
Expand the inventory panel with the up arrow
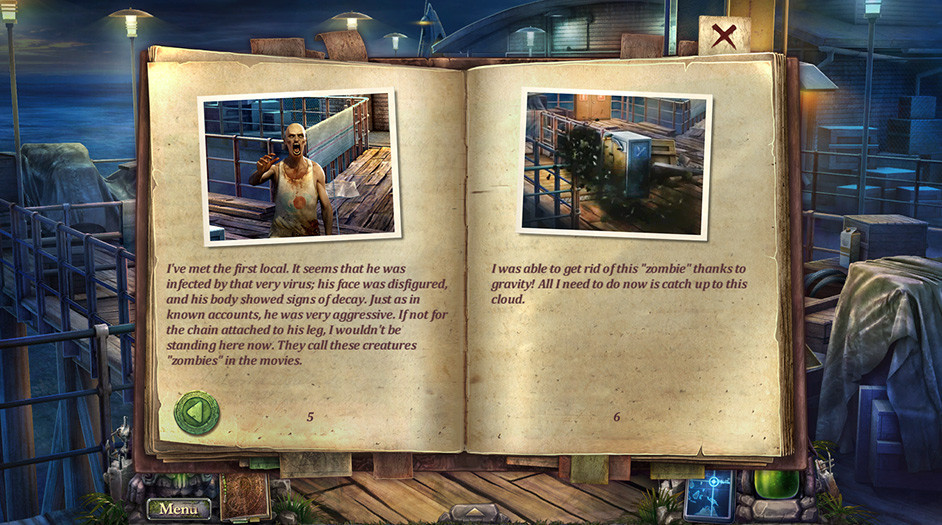point(471,511)
